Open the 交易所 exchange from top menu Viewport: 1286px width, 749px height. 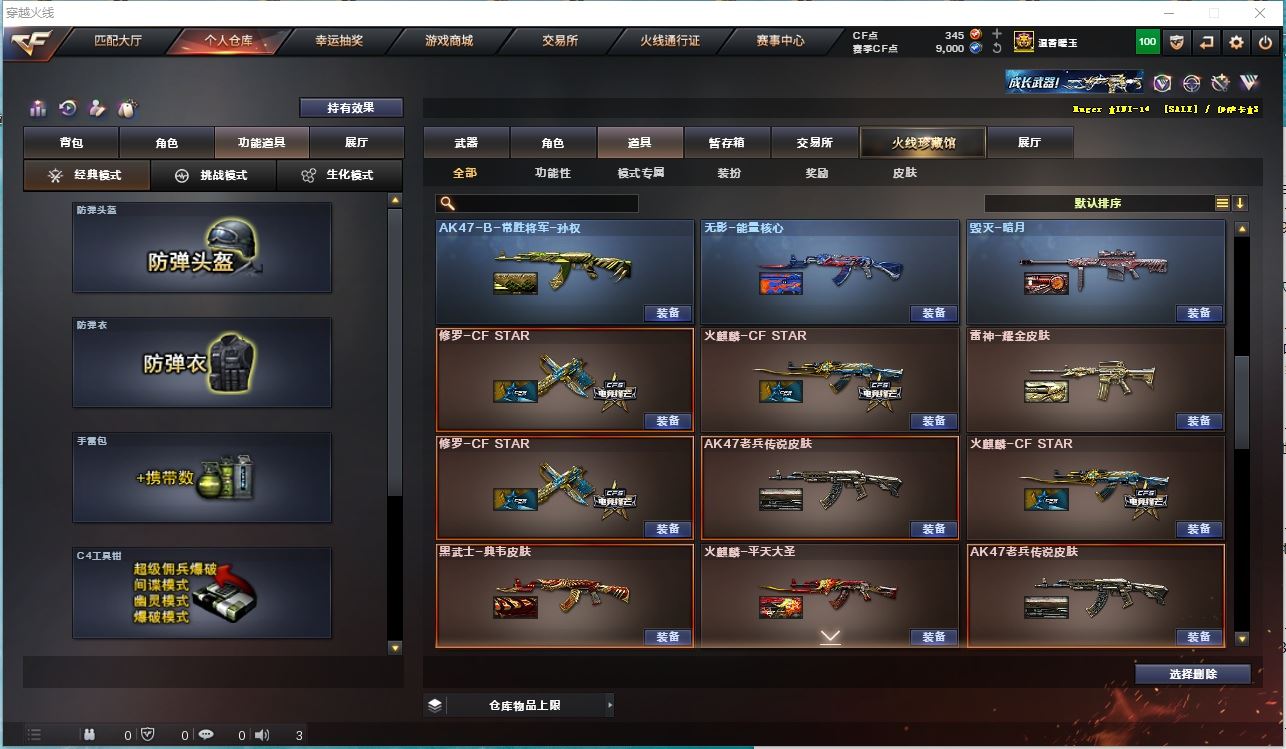tap(560, 41)
